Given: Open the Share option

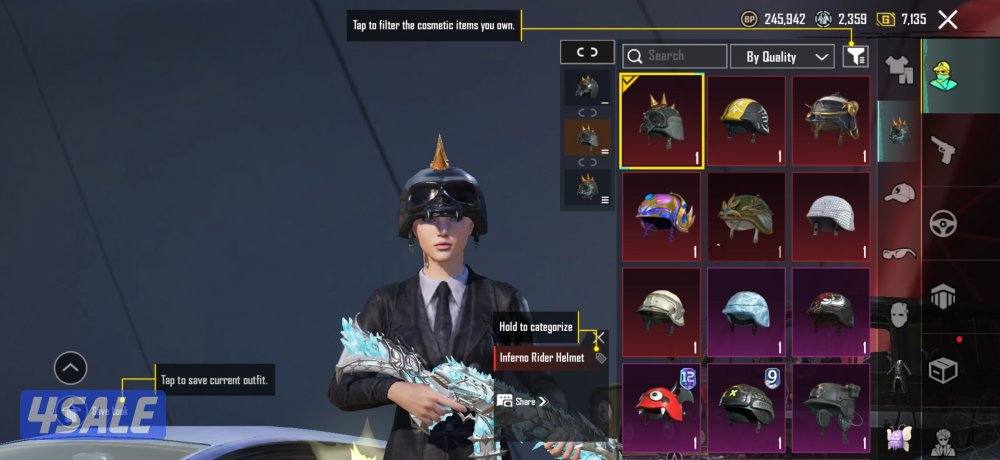Looking at the screenshot, I should [524, 401].
